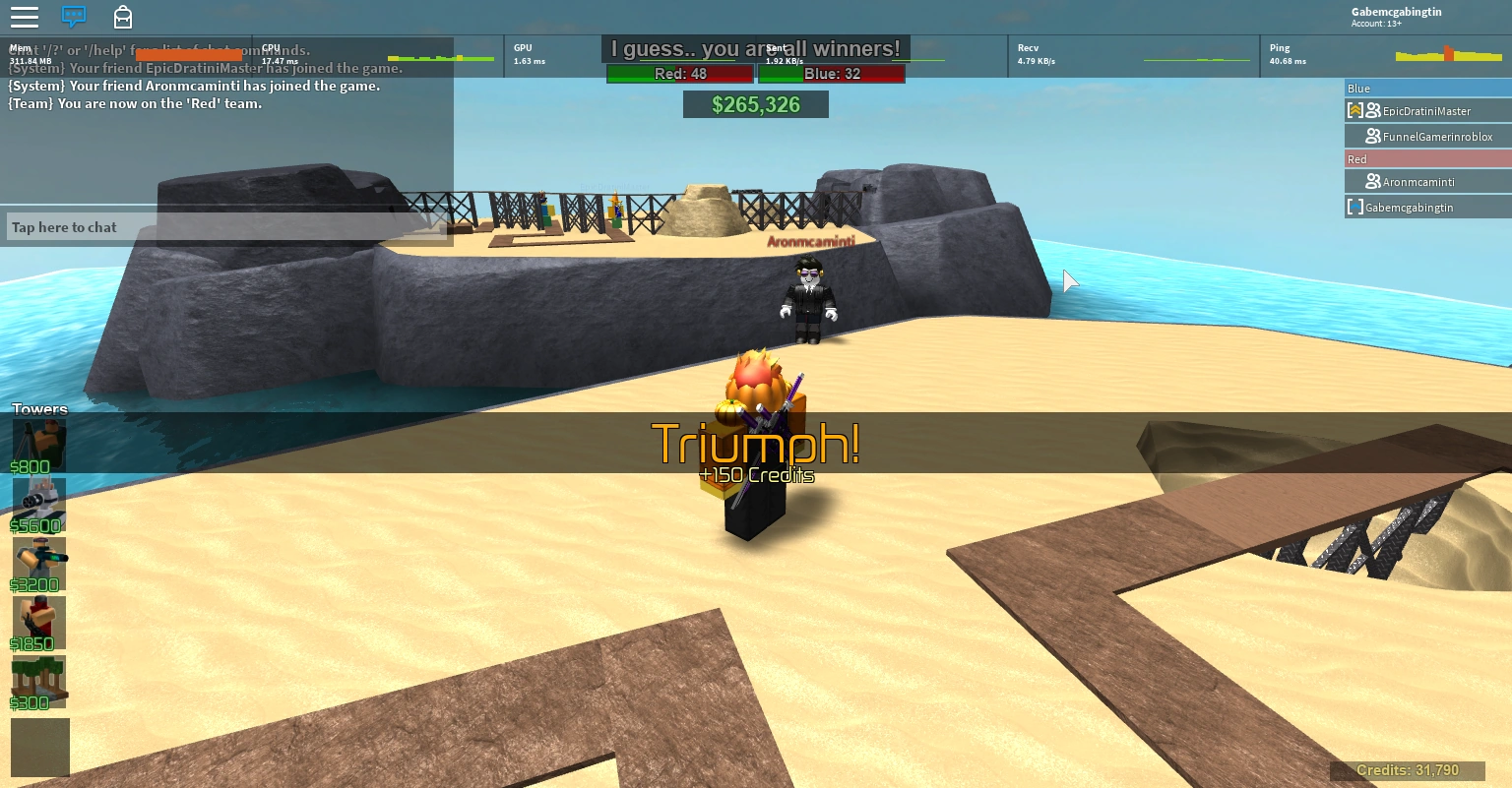This screenshot has width=1512, height=788.
Task: Select the $5600 minigunner tower
Action: pos(39,502)
